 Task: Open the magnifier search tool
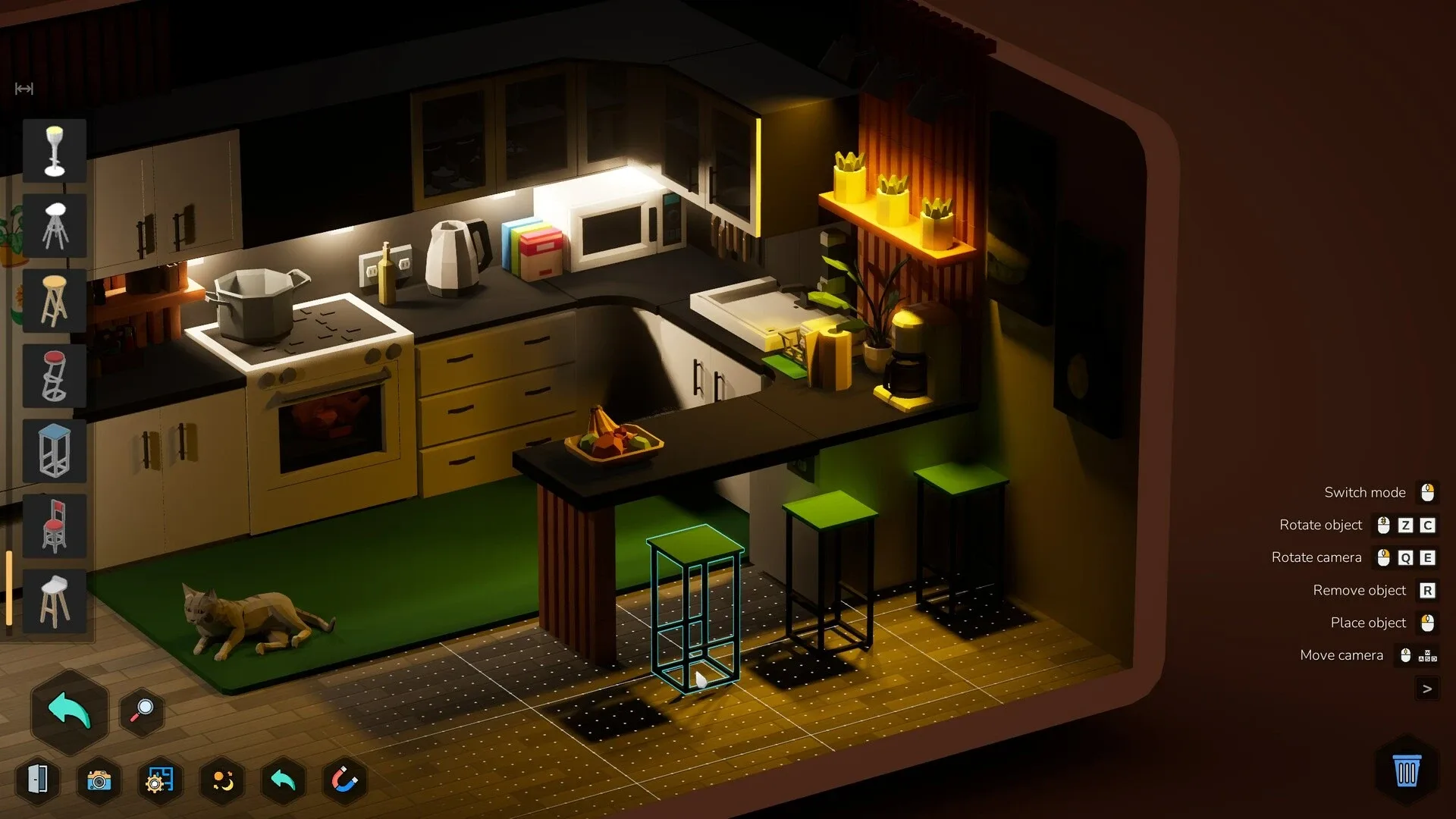click(x=141, y=711)
